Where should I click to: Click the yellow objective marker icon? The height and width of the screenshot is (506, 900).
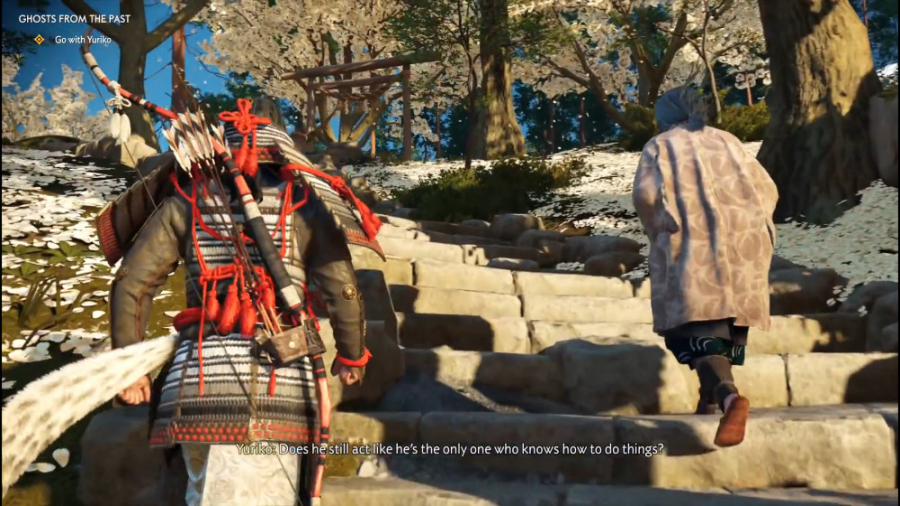pos(39,39)
